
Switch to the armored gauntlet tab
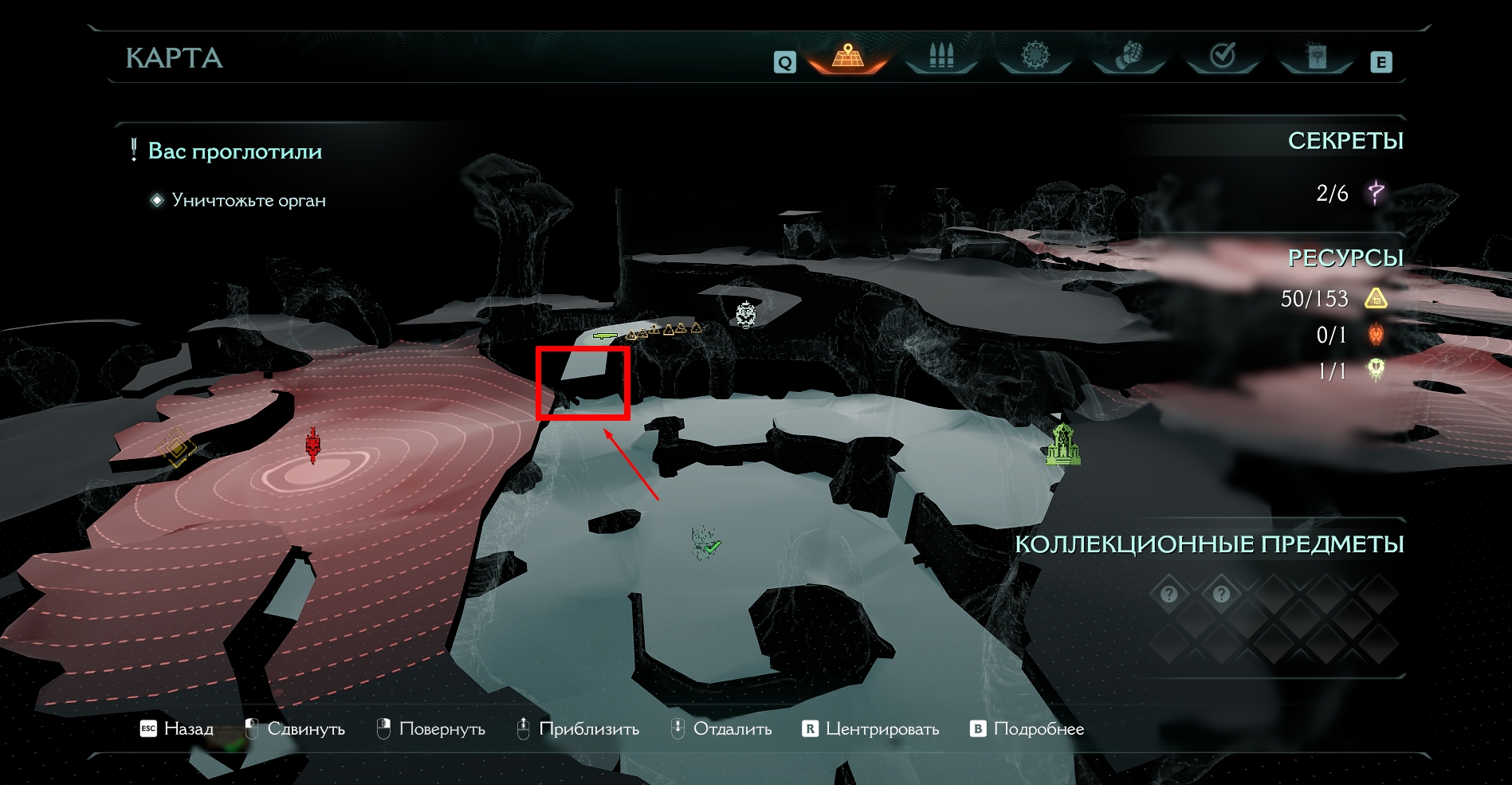[1129, 56]
